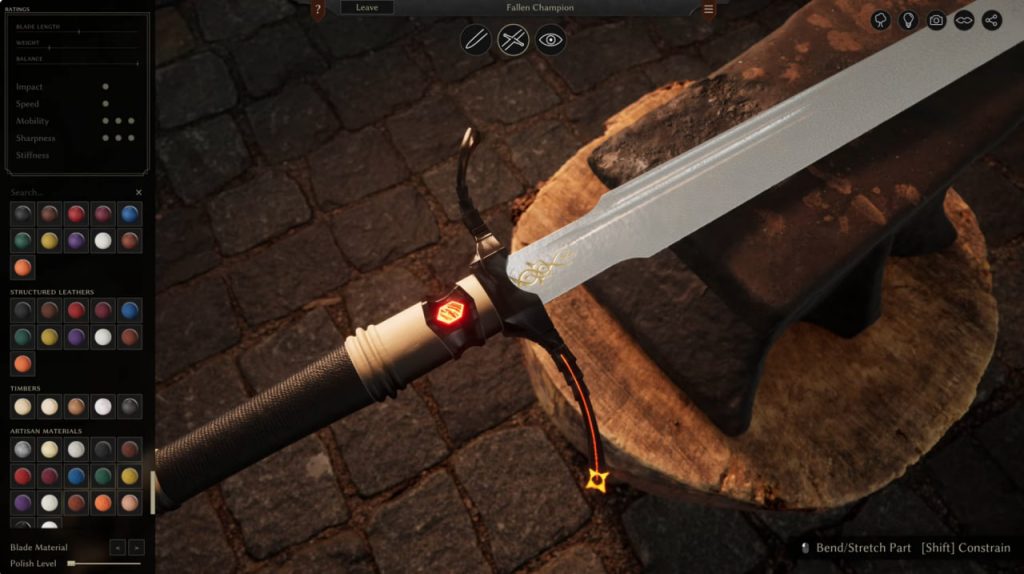Choose the crossed swords tool icon
Image resolution: width=1024 pixels, height=574 pixels.
[513, 40]
